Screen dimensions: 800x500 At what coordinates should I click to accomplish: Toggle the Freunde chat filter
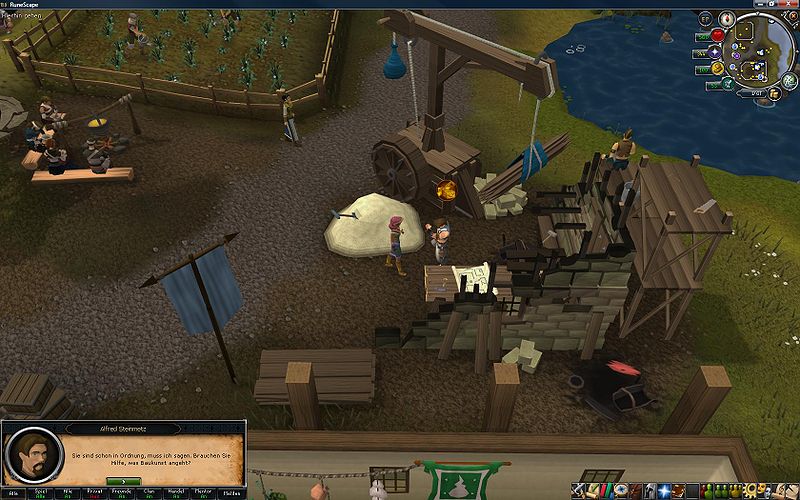pos(122,493)
